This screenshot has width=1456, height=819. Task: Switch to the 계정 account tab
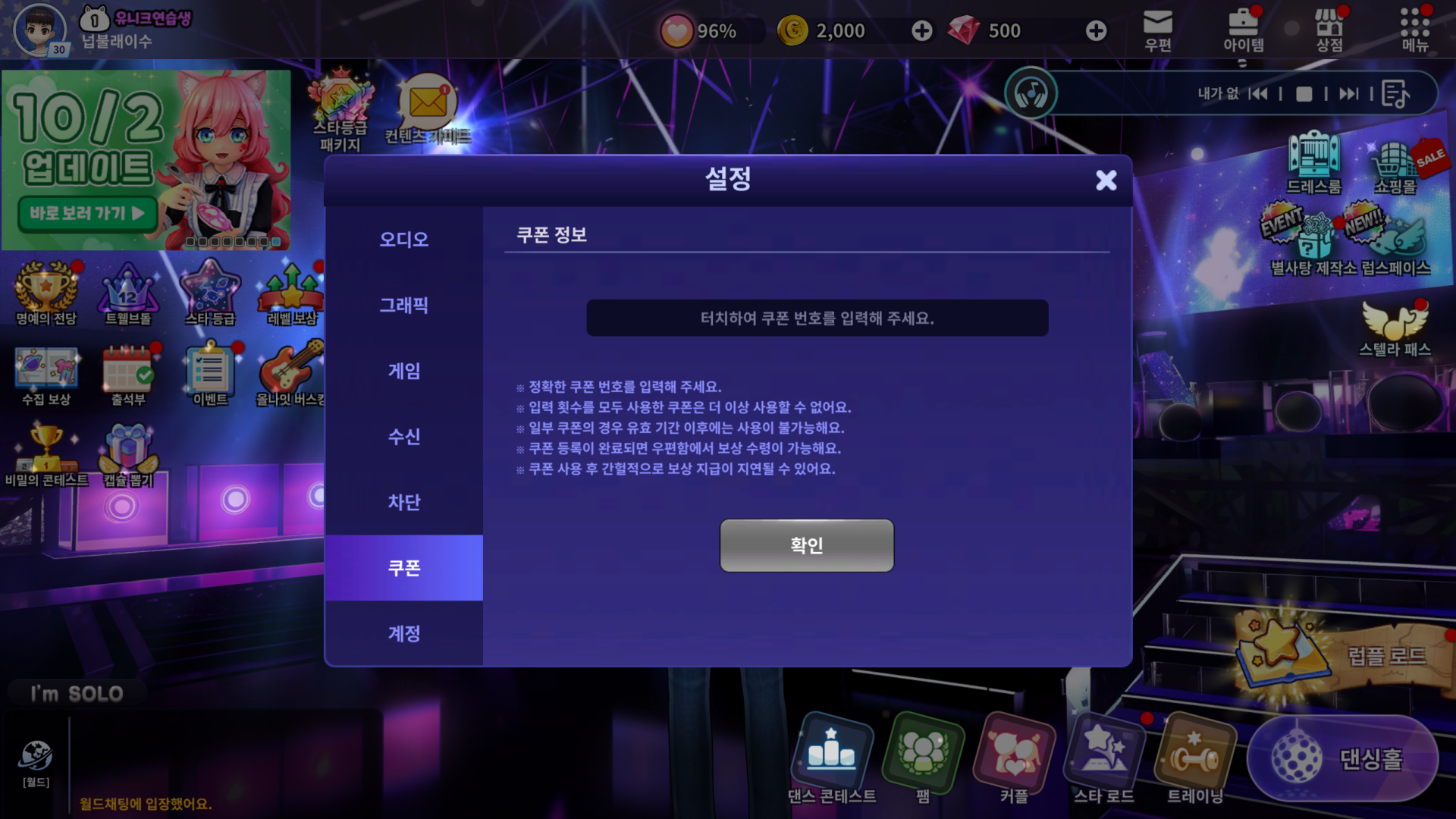403,633
